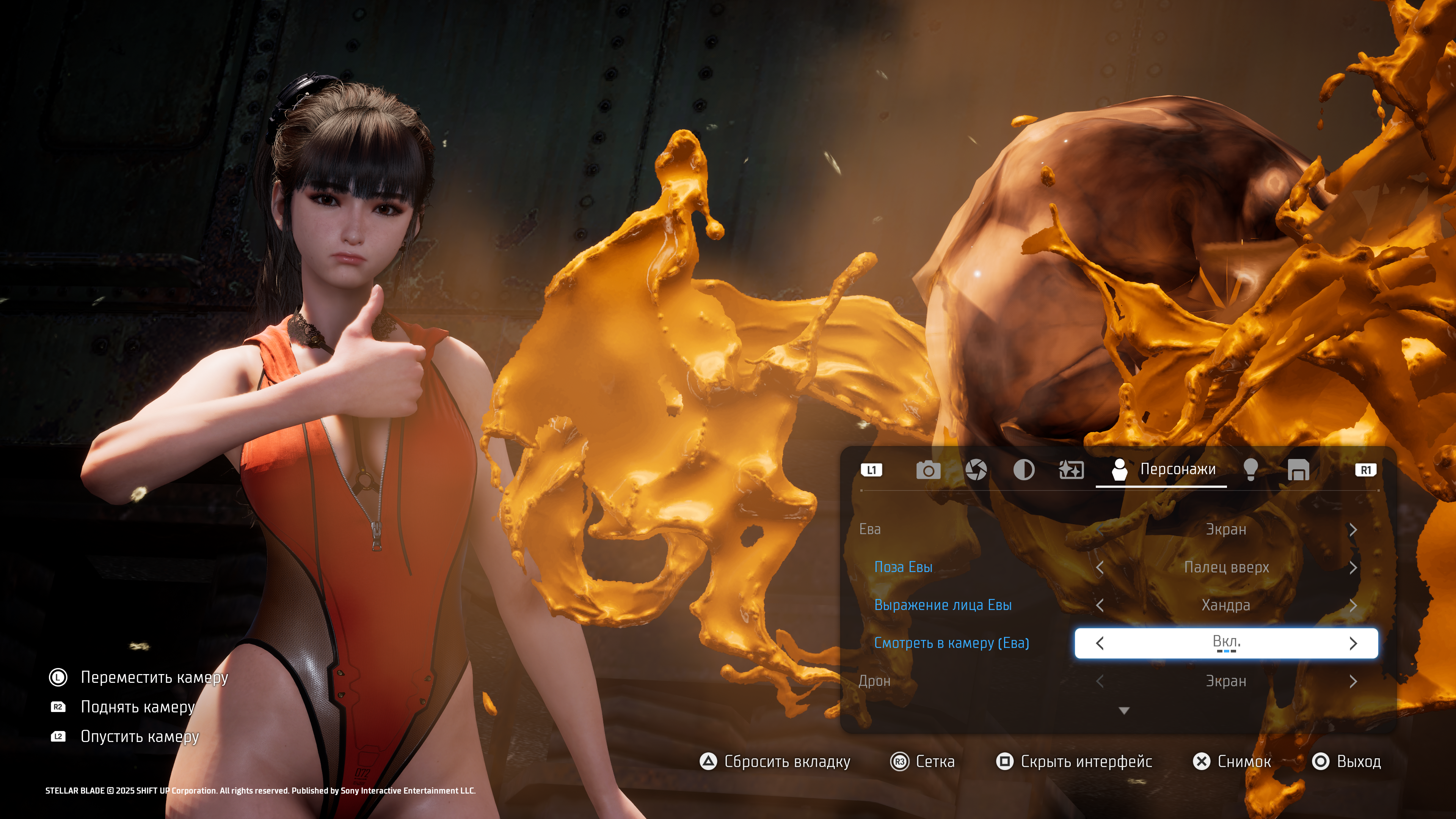Select next facial expression after Хандра
This screenshot has height=819, width=1456.
pos(1353,605)
